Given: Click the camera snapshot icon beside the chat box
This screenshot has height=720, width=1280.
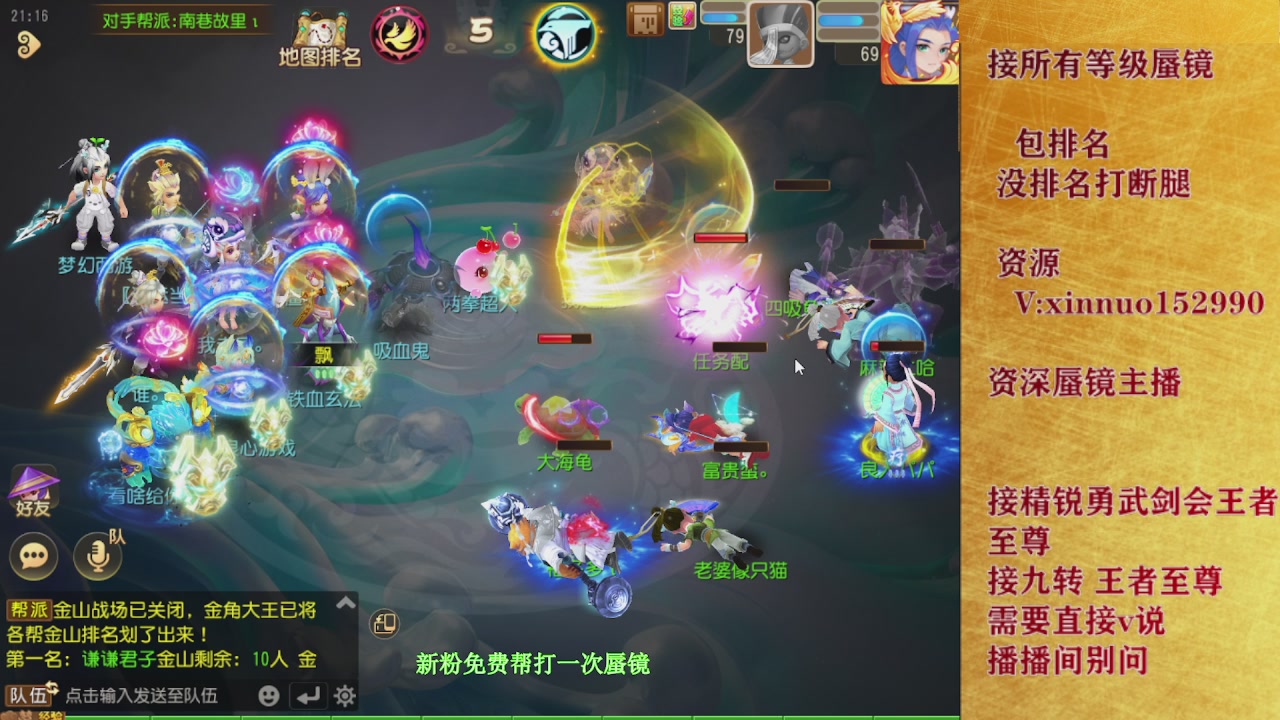Looking at the screenshot, I should tap(384, 624).
